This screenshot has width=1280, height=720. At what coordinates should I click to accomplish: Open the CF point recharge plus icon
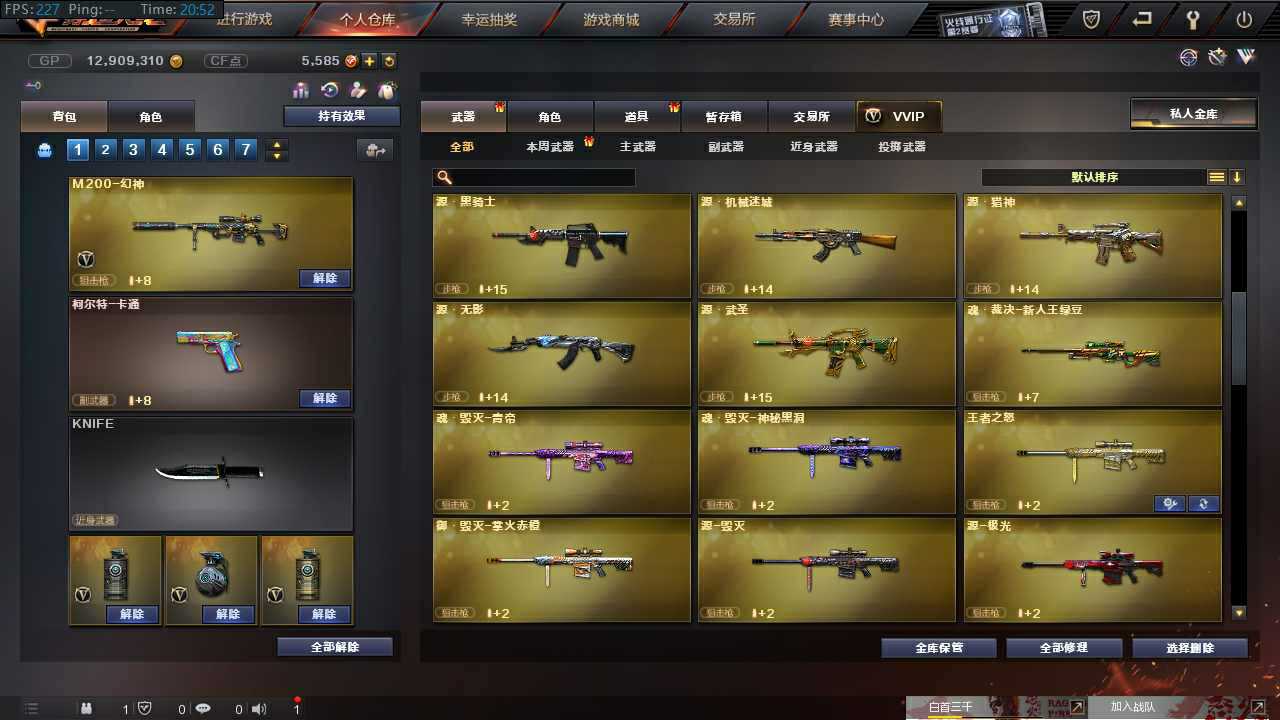click(x=370, y=60)
